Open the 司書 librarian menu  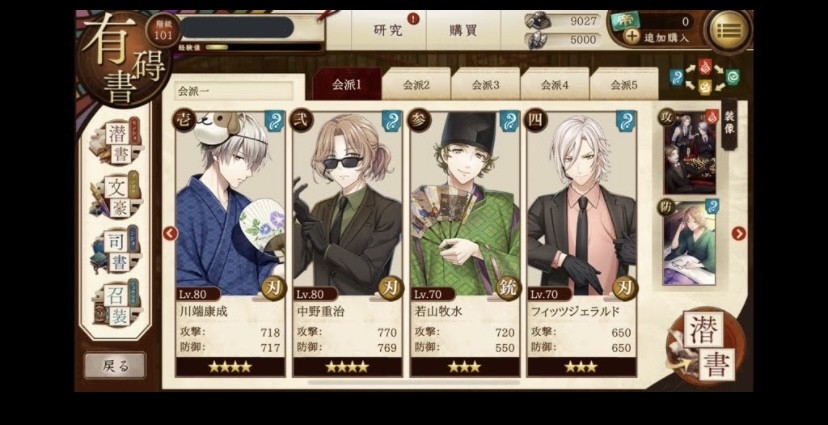tap(118, 248)
